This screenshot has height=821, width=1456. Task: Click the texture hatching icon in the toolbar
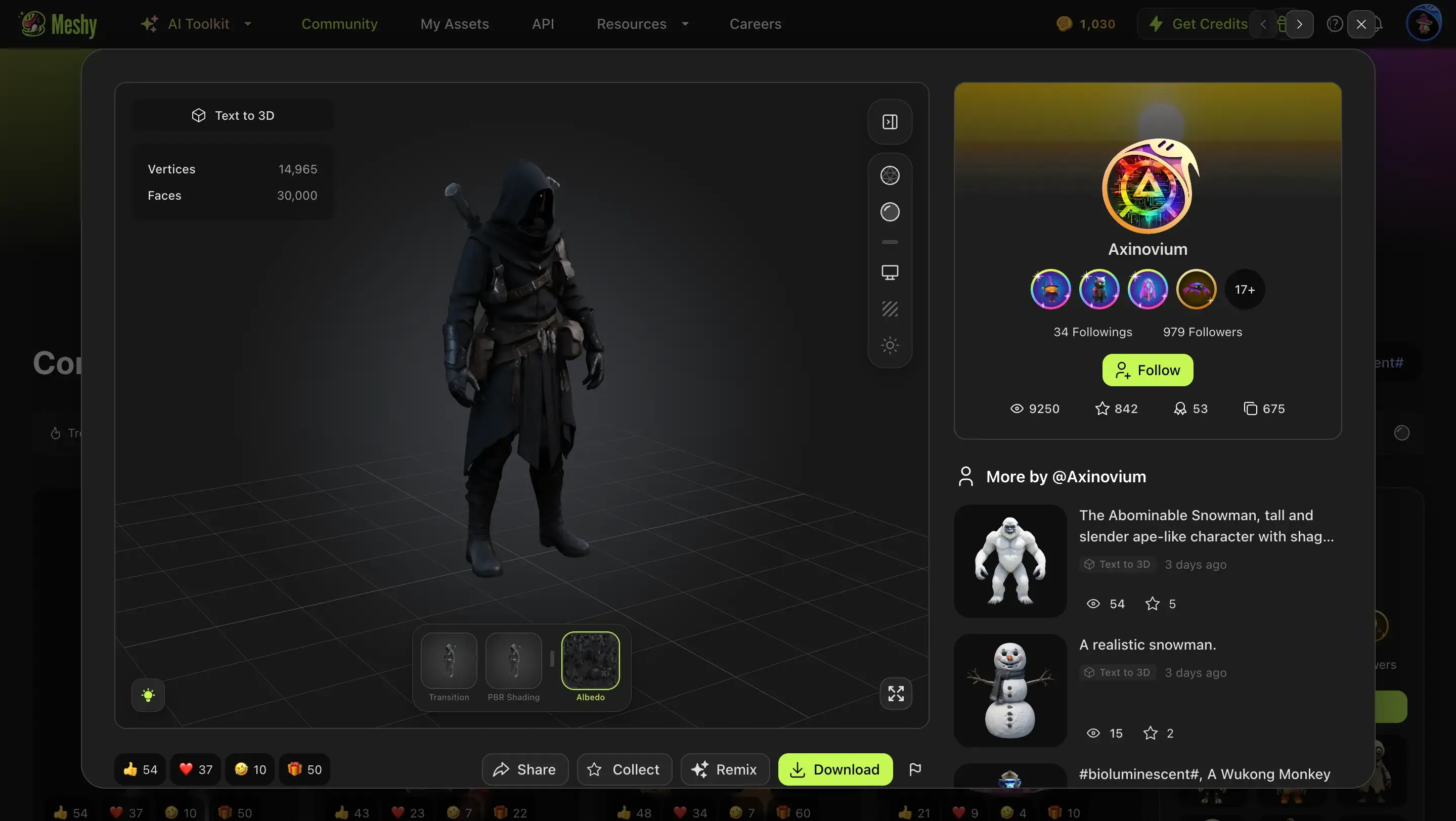pos(890,309)
